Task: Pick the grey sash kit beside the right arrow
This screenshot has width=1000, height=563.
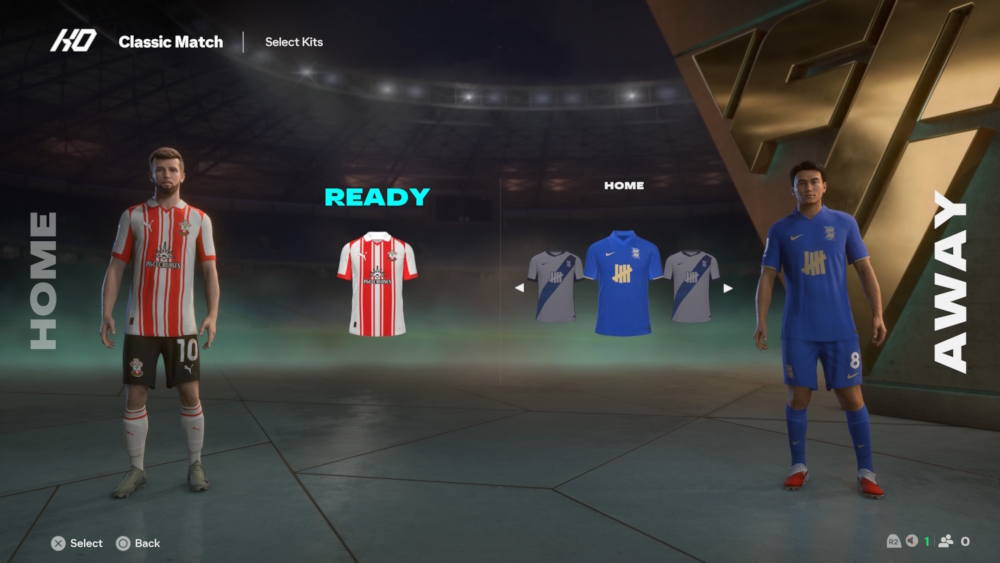Action: (x=691, y=286)
